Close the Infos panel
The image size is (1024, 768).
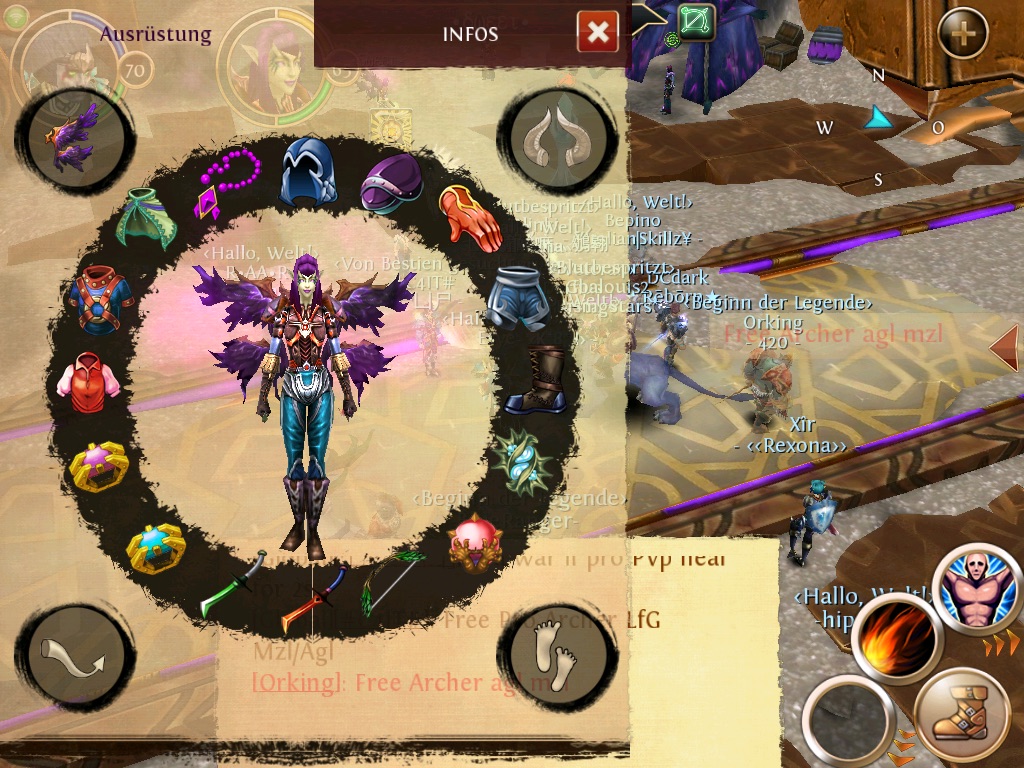pos(597,33)
